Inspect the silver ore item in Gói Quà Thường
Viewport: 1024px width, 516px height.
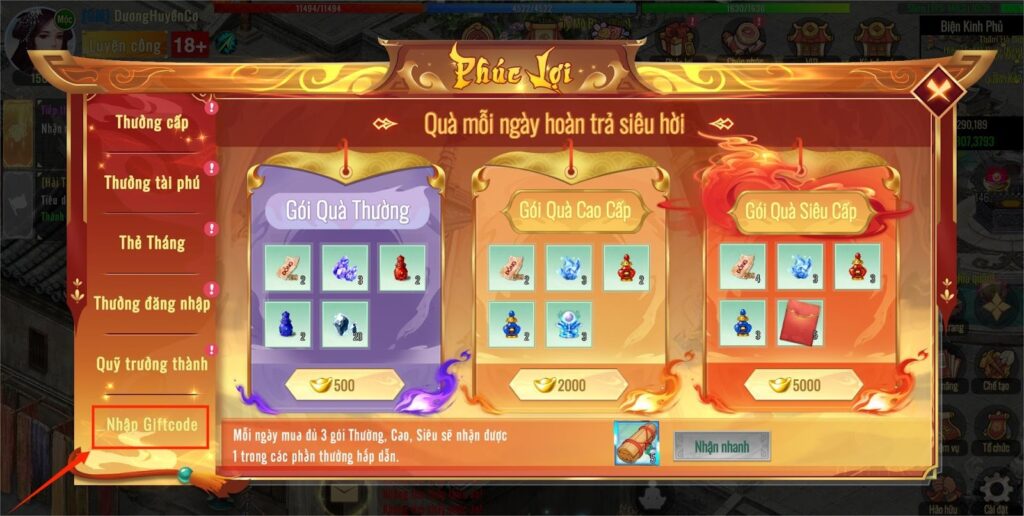point(344,324)
